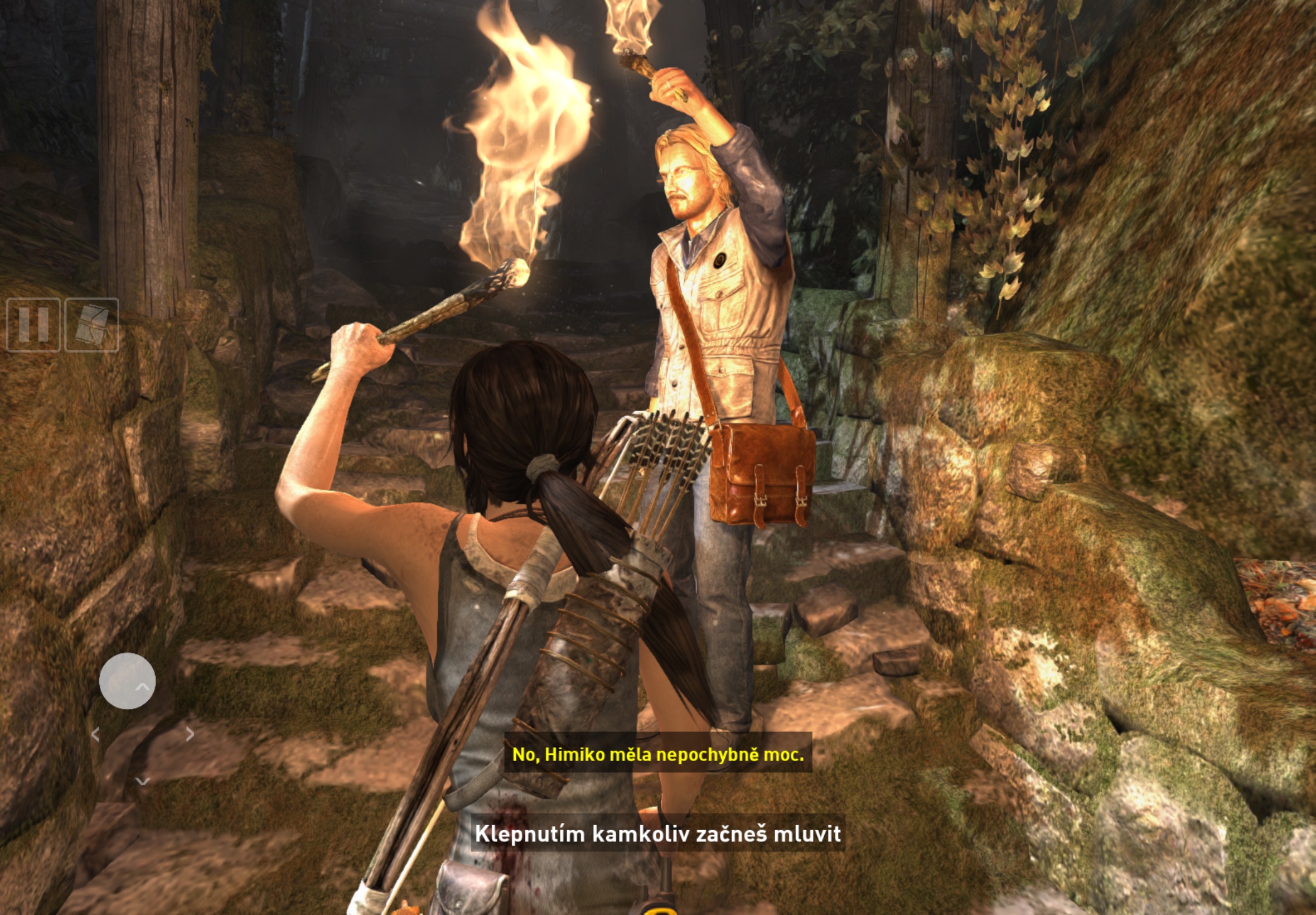The width and height of the screenshot is (1316, 915).
Task: Open the folded map icon
Action: click(x=91, y=325)
